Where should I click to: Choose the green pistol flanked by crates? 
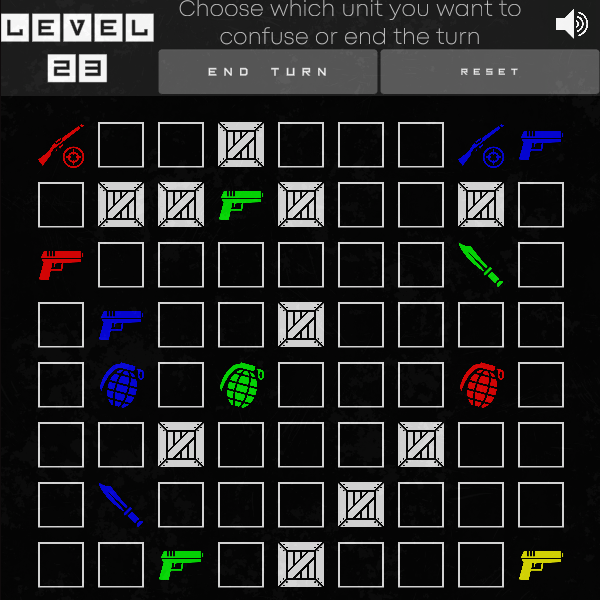click(241, 205)
